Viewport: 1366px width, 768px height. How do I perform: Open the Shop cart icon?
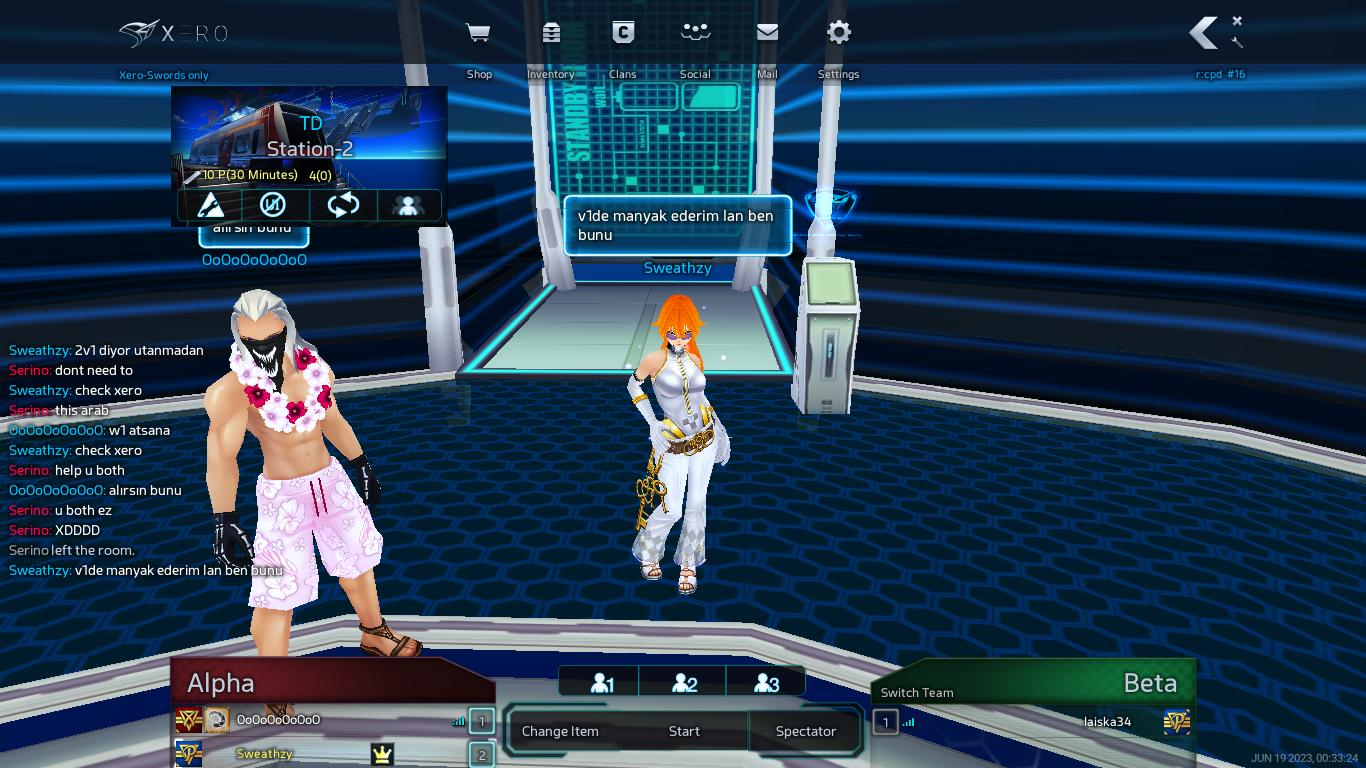(478, 33)
